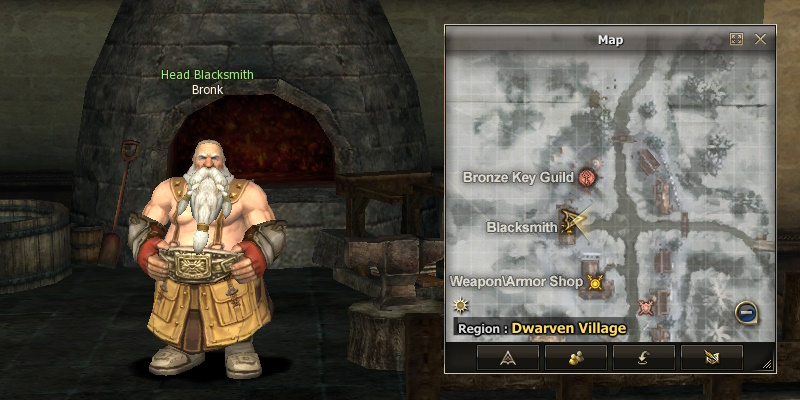Maximize the Map window
The image size is (800, 400).
point(737,40)
